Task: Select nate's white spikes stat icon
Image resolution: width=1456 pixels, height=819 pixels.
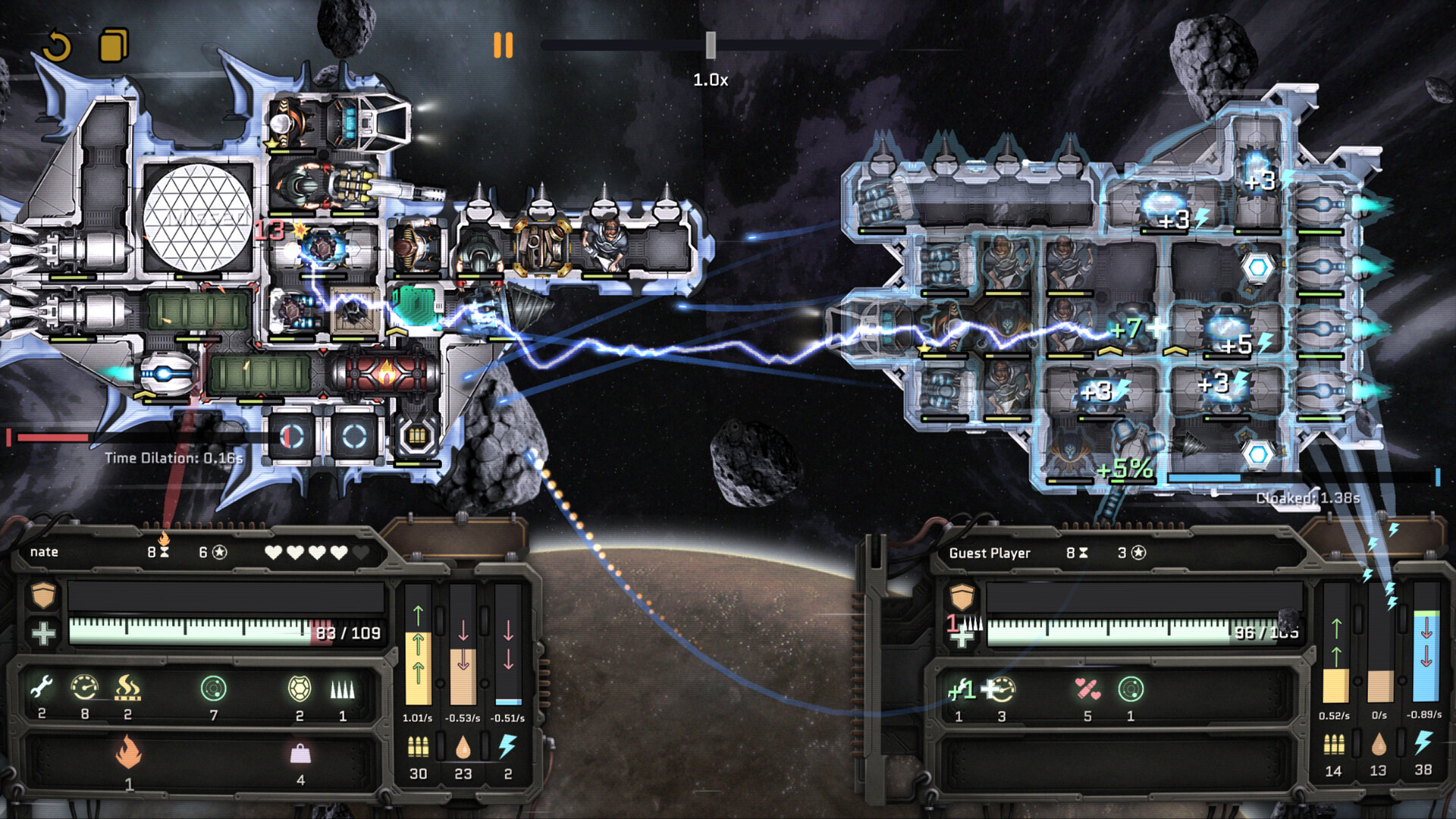Action: tap(342, 689)
